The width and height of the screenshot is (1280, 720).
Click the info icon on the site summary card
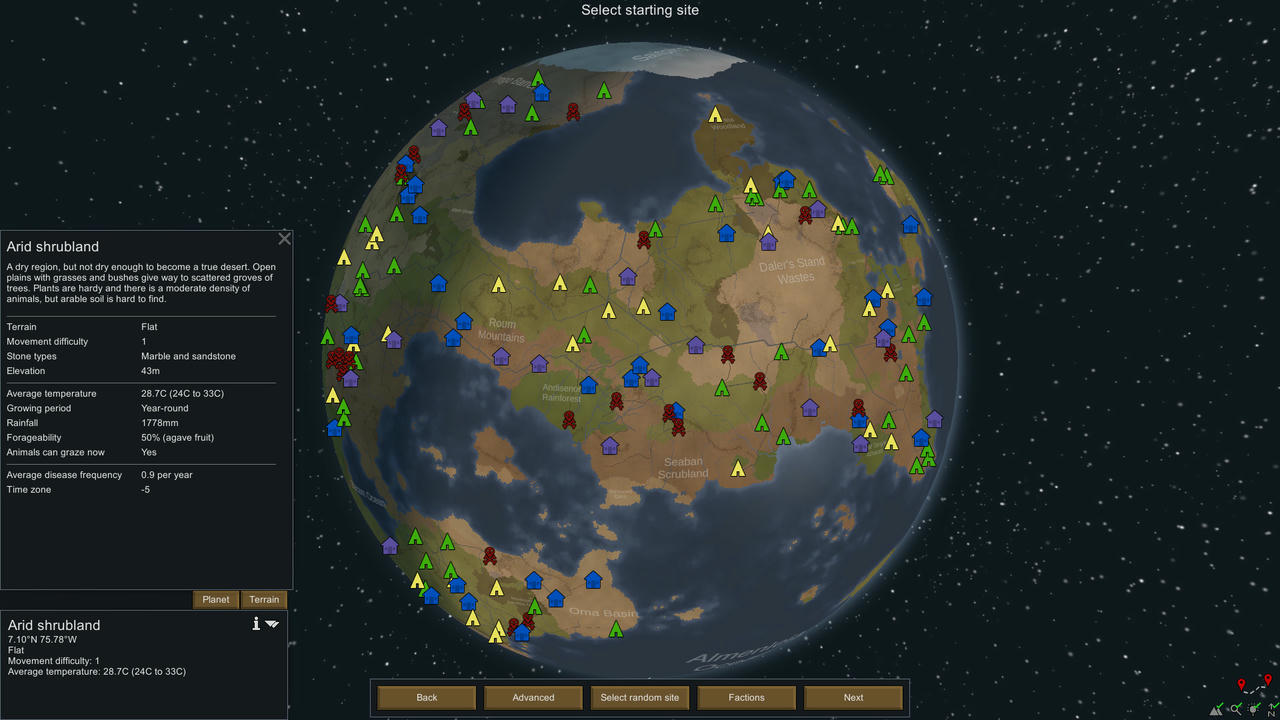tap(256, 623)
